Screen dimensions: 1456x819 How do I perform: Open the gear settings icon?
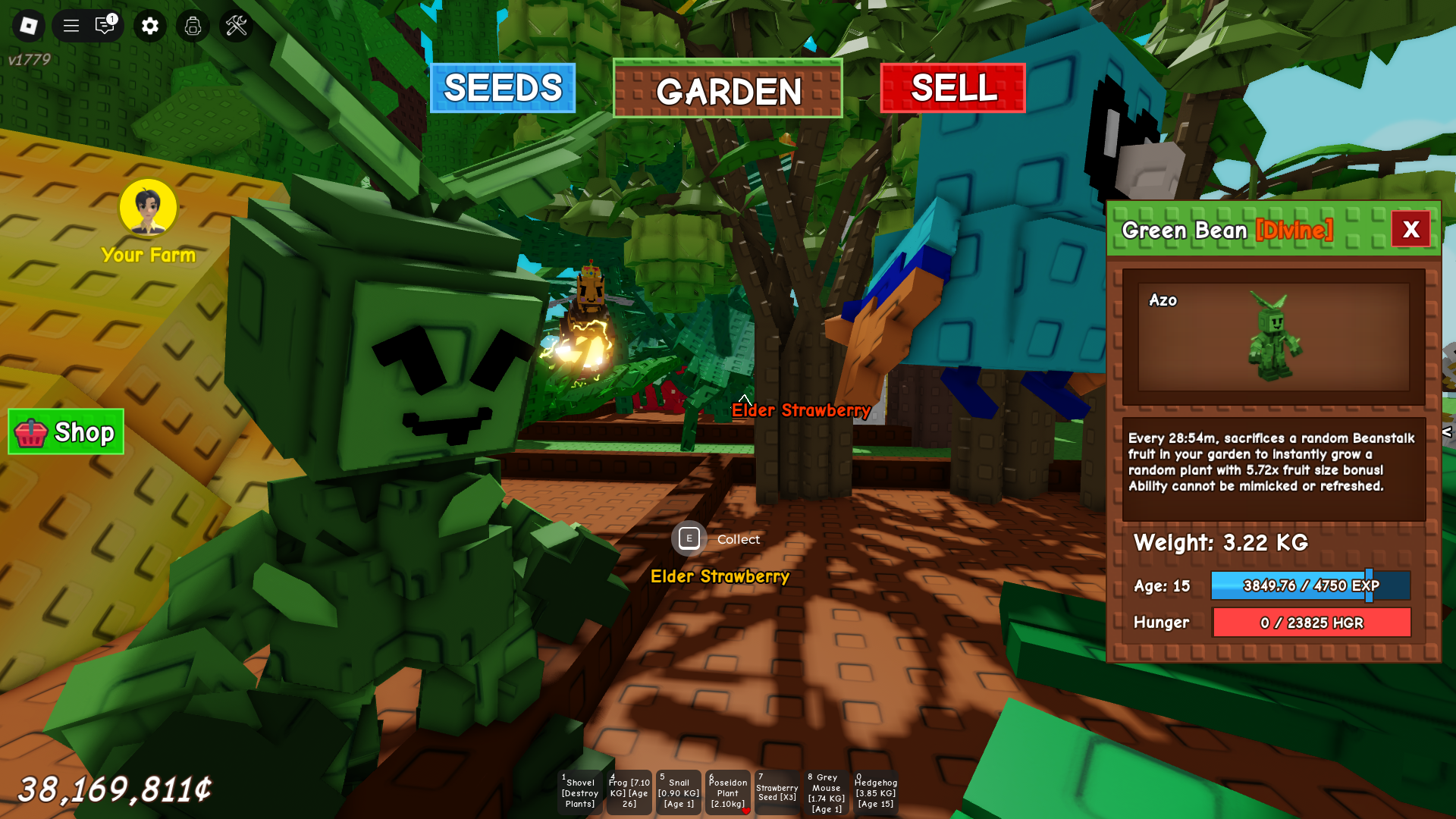pyautogui.click(x=150, y=26)
